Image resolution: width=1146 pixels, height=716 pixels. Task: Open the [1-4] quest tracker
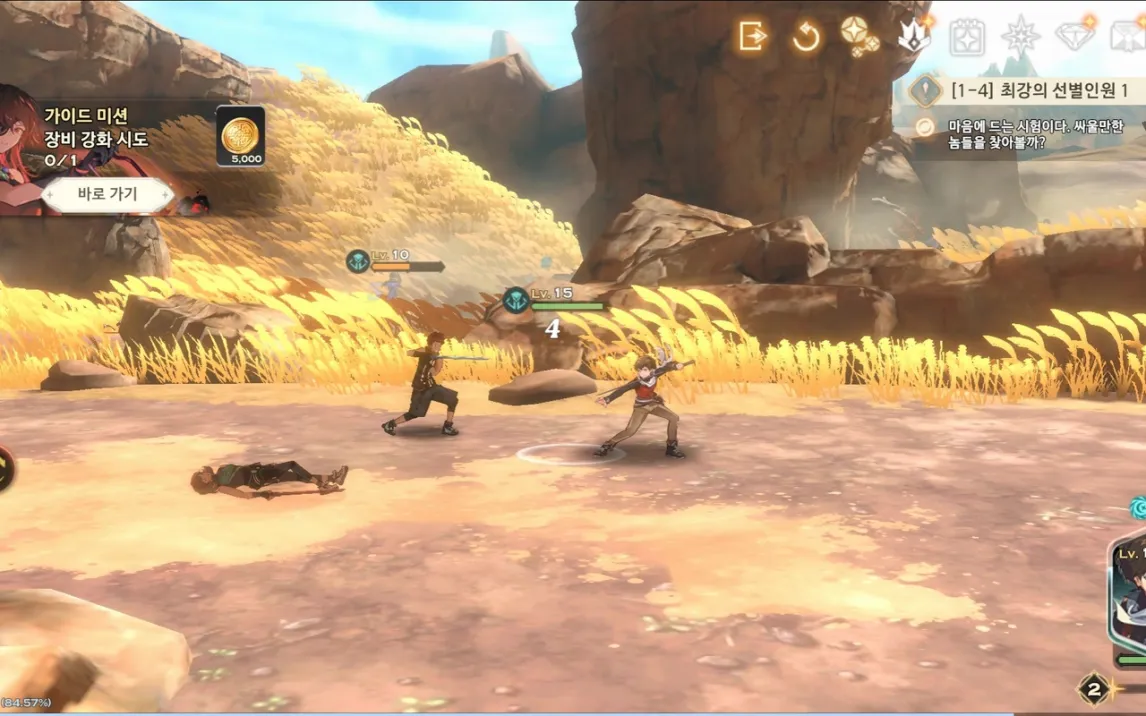tap(1030, 91)
